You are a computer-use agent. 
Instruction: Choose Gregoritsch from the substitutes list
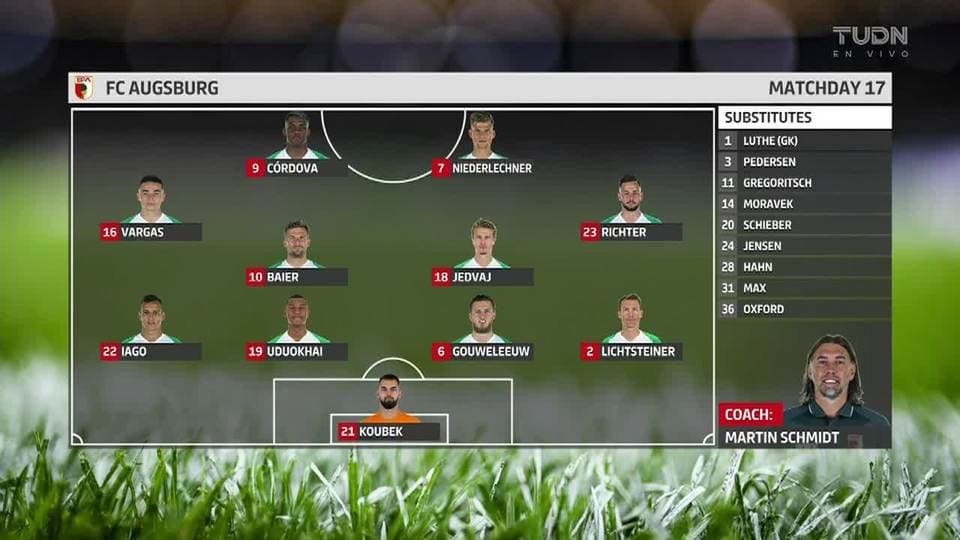click(804, 183)
